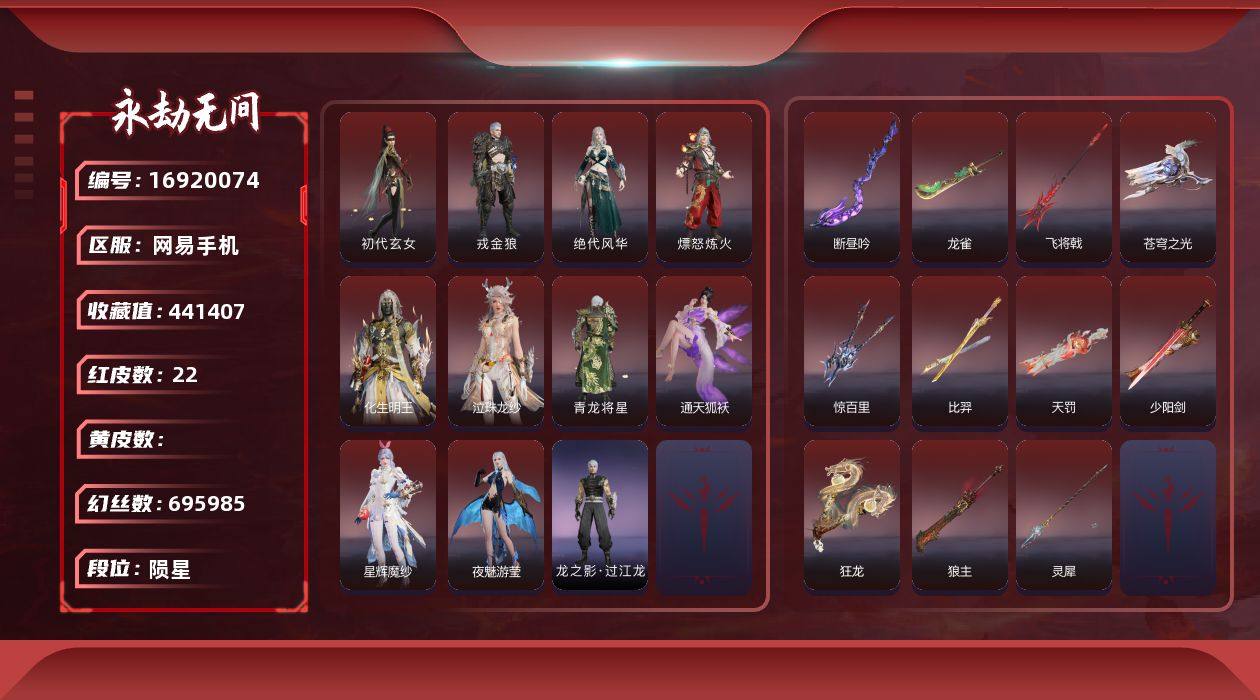Select the 青龙将星 skin card
The image size is (1260, 700).
click(600, 351)
